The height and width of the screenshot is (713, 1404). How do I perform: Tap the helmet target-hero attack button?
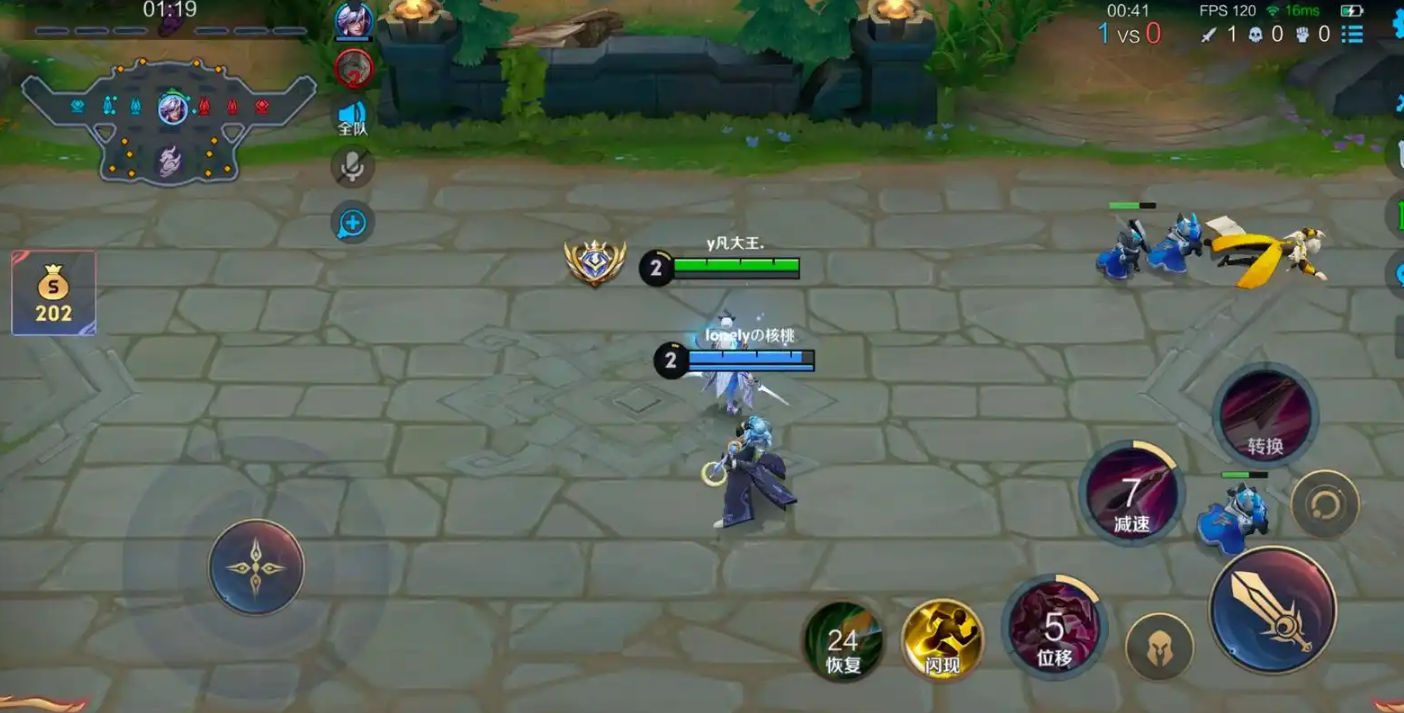point(1159,646)
